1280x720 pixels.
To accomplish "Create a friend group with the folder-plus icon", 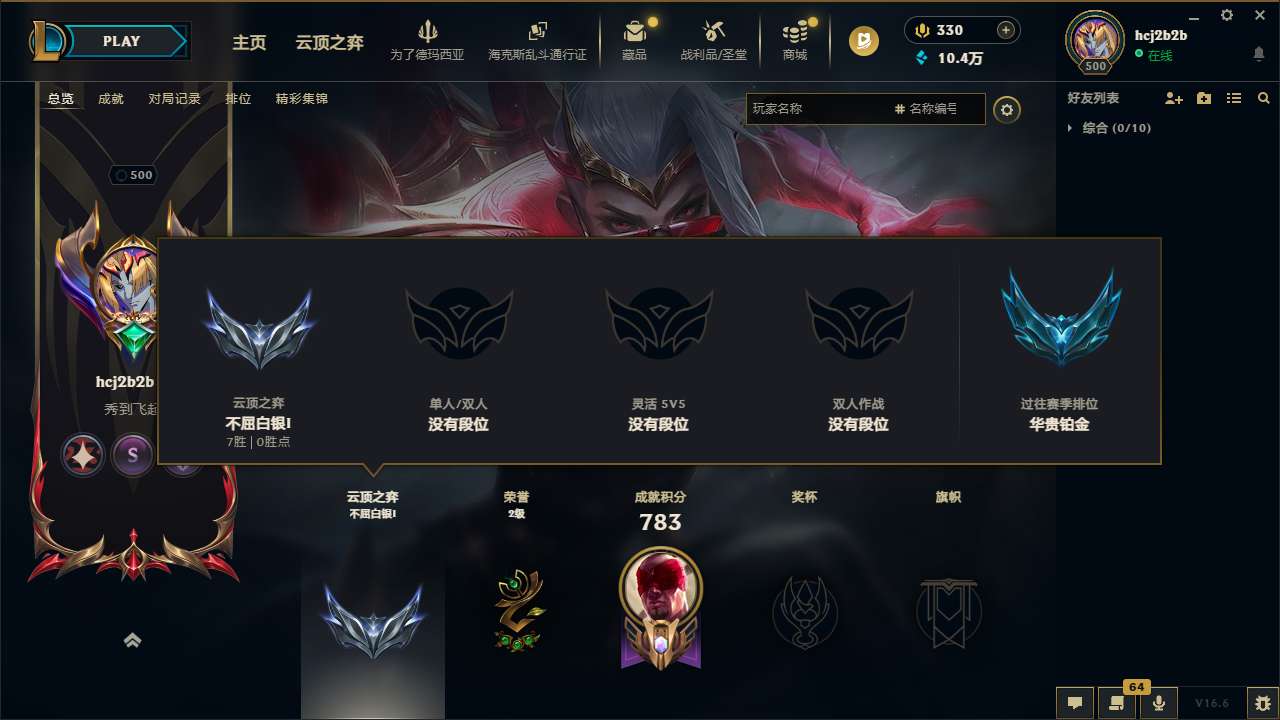I will [1202, 96].
